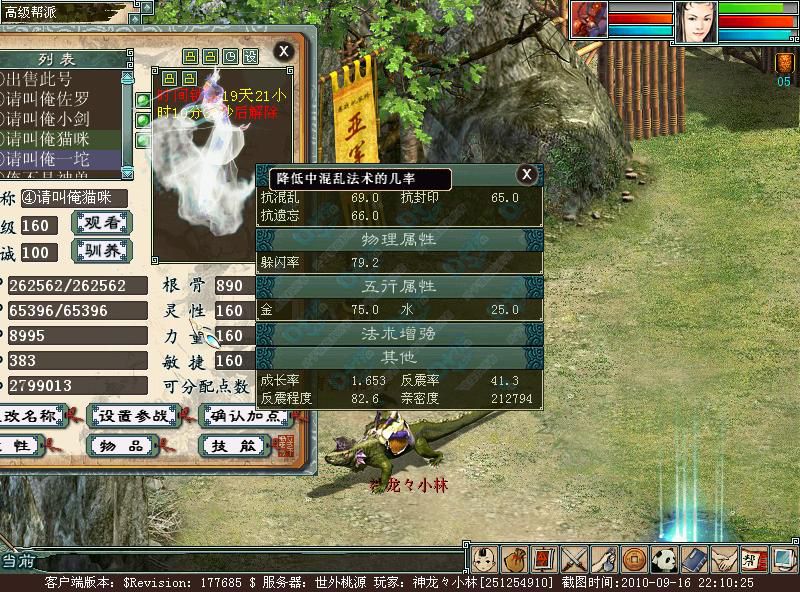The height and width of the screenshot is (592, 800).
Task: Close the pet attribute details panel
Action: (x=526, y=174)
